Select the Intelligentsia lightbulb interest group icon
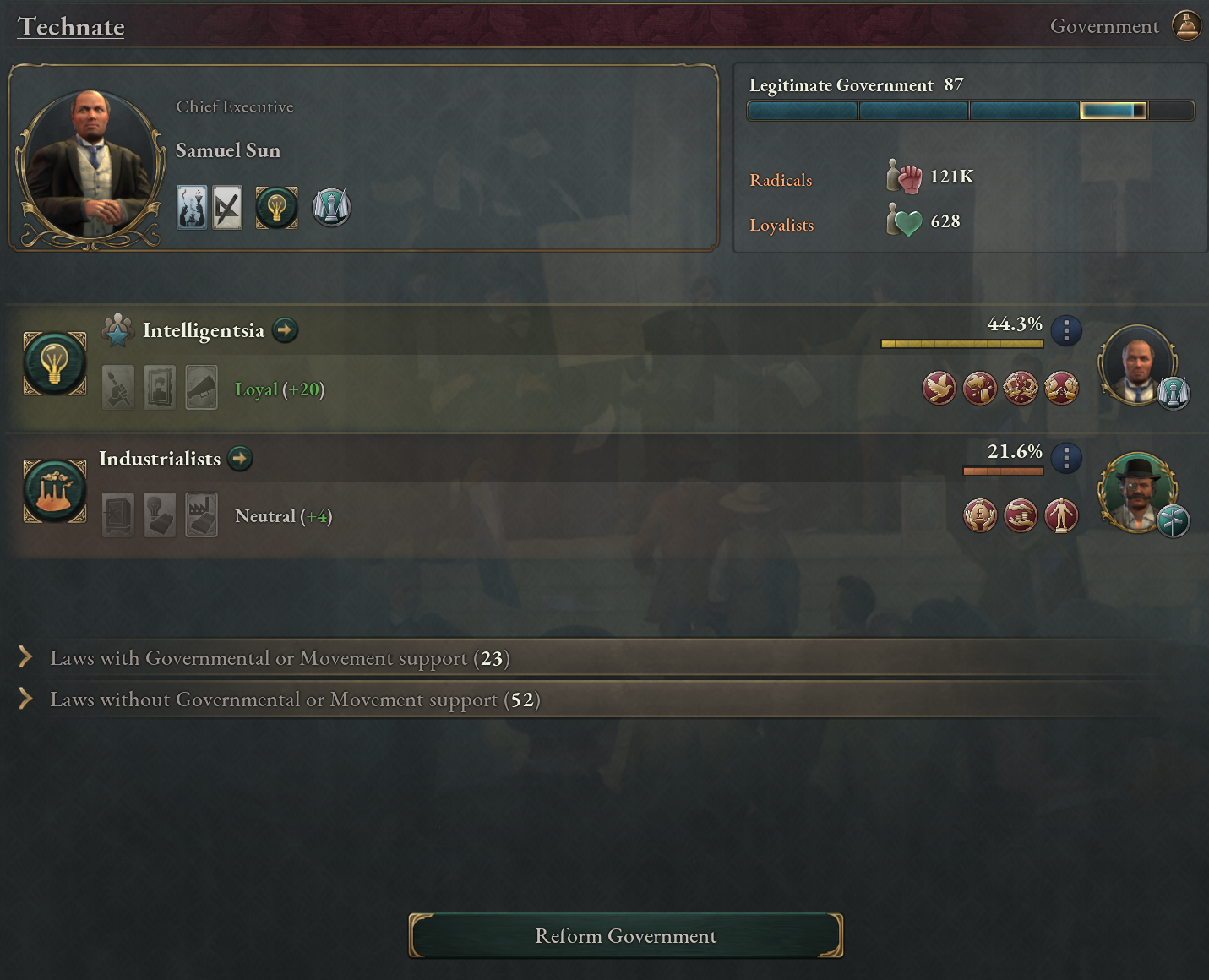The image size is (1209, 980). click(x=54, y=363)
